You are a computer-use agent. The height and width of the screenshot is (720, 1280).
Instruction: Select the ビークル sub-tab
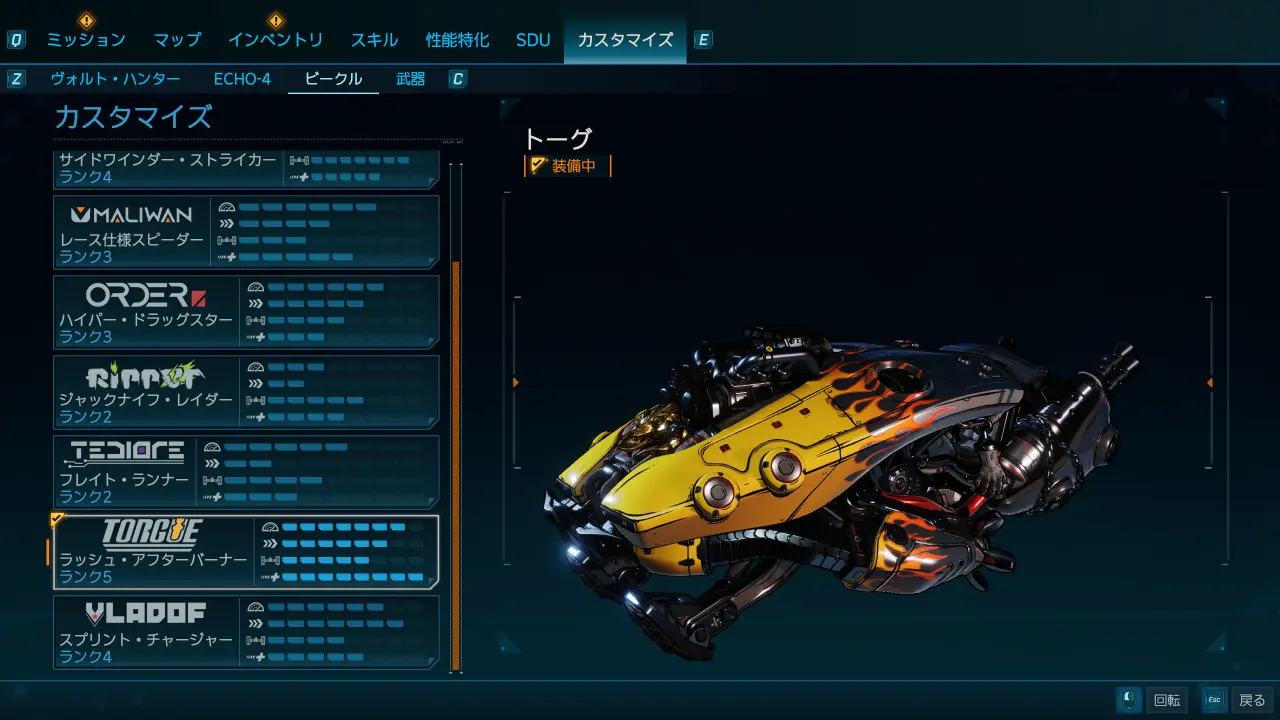coord(333,79)
